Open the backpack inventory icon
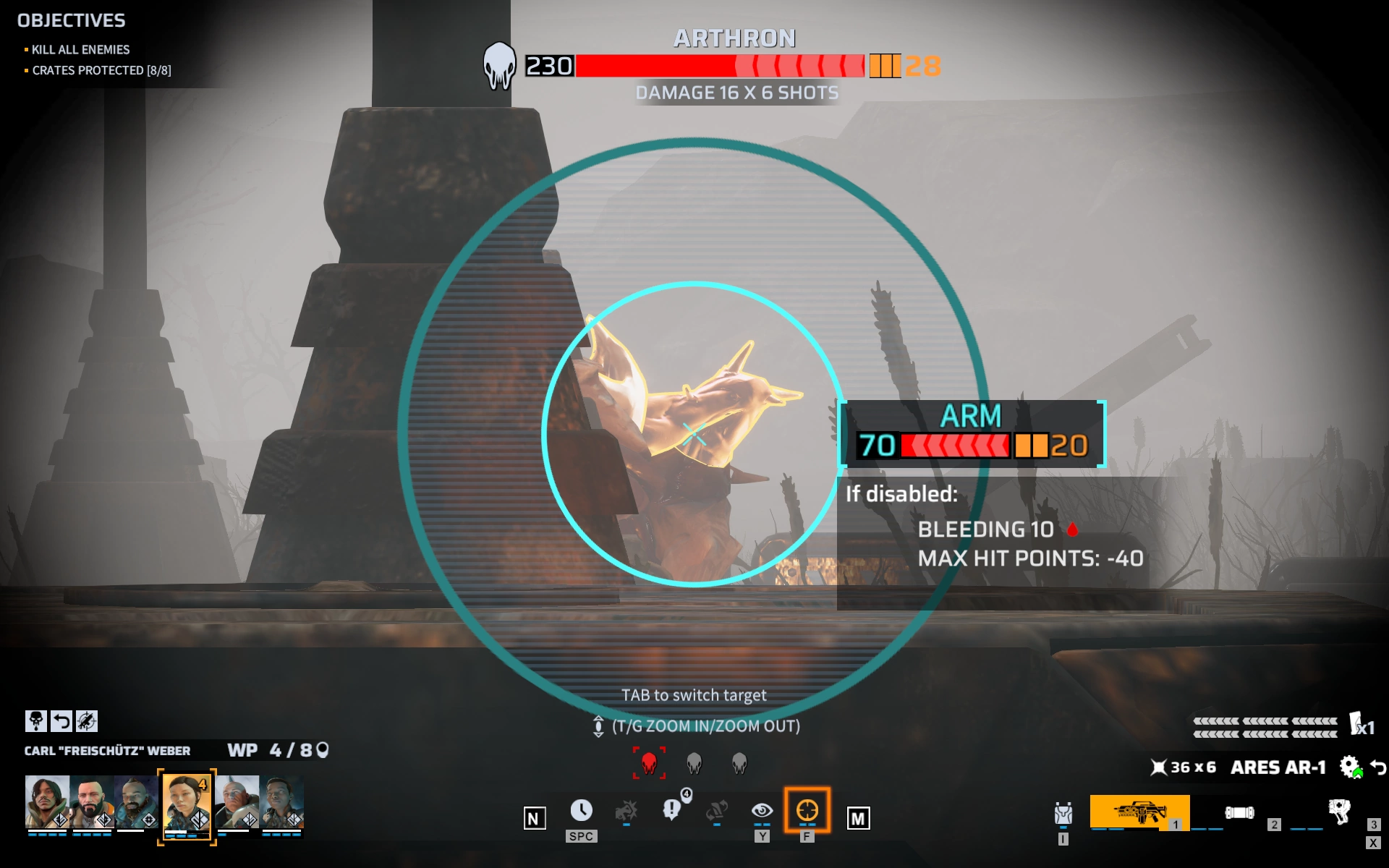This screenshot has width=1389, height=868. (x=1063, y=814)
